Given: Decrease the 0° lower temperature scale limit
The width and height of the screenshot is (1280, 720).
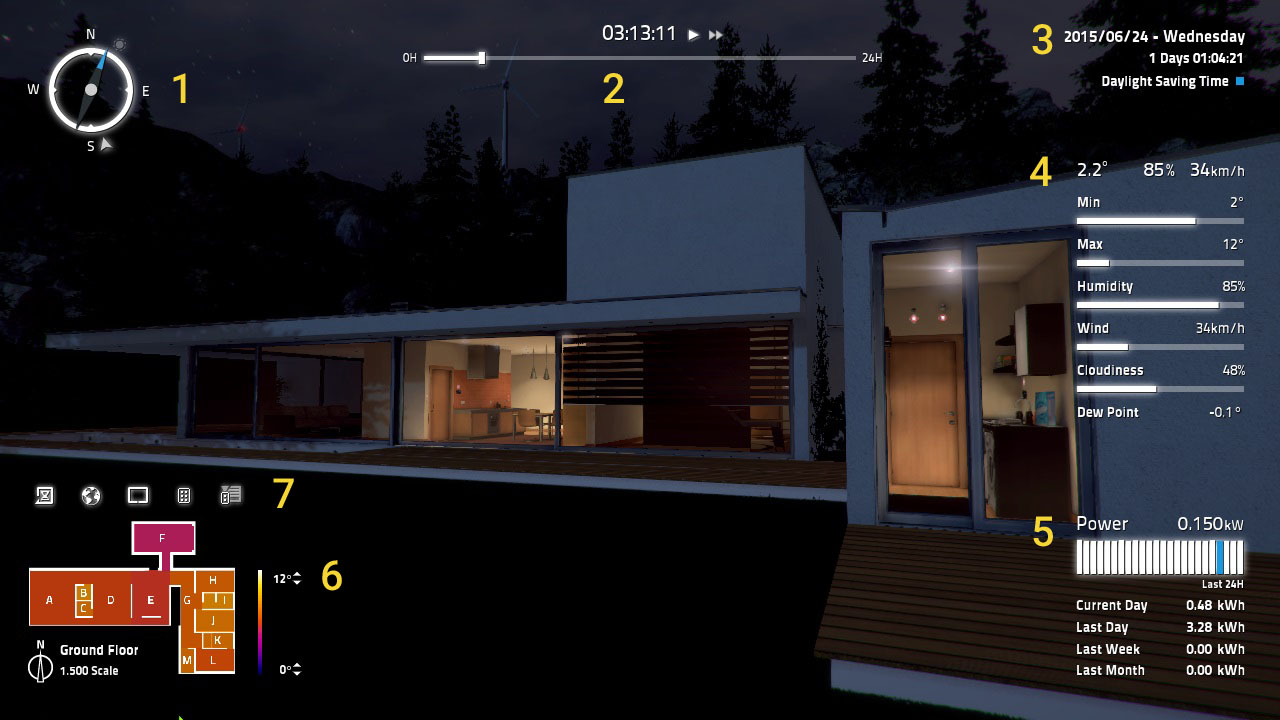Looking at the screenshot, I should (297, 673).
